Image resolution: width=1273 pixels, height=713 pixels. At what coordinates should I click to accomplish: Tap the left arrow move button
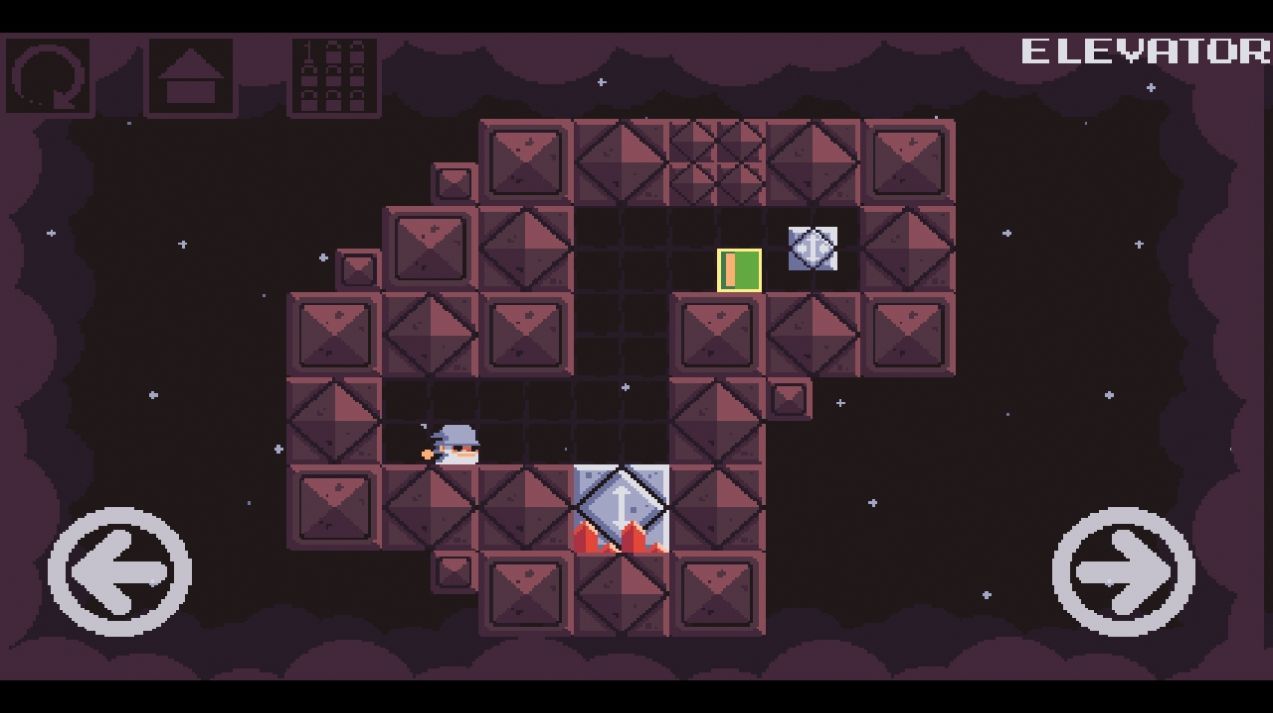coord(120,571)
